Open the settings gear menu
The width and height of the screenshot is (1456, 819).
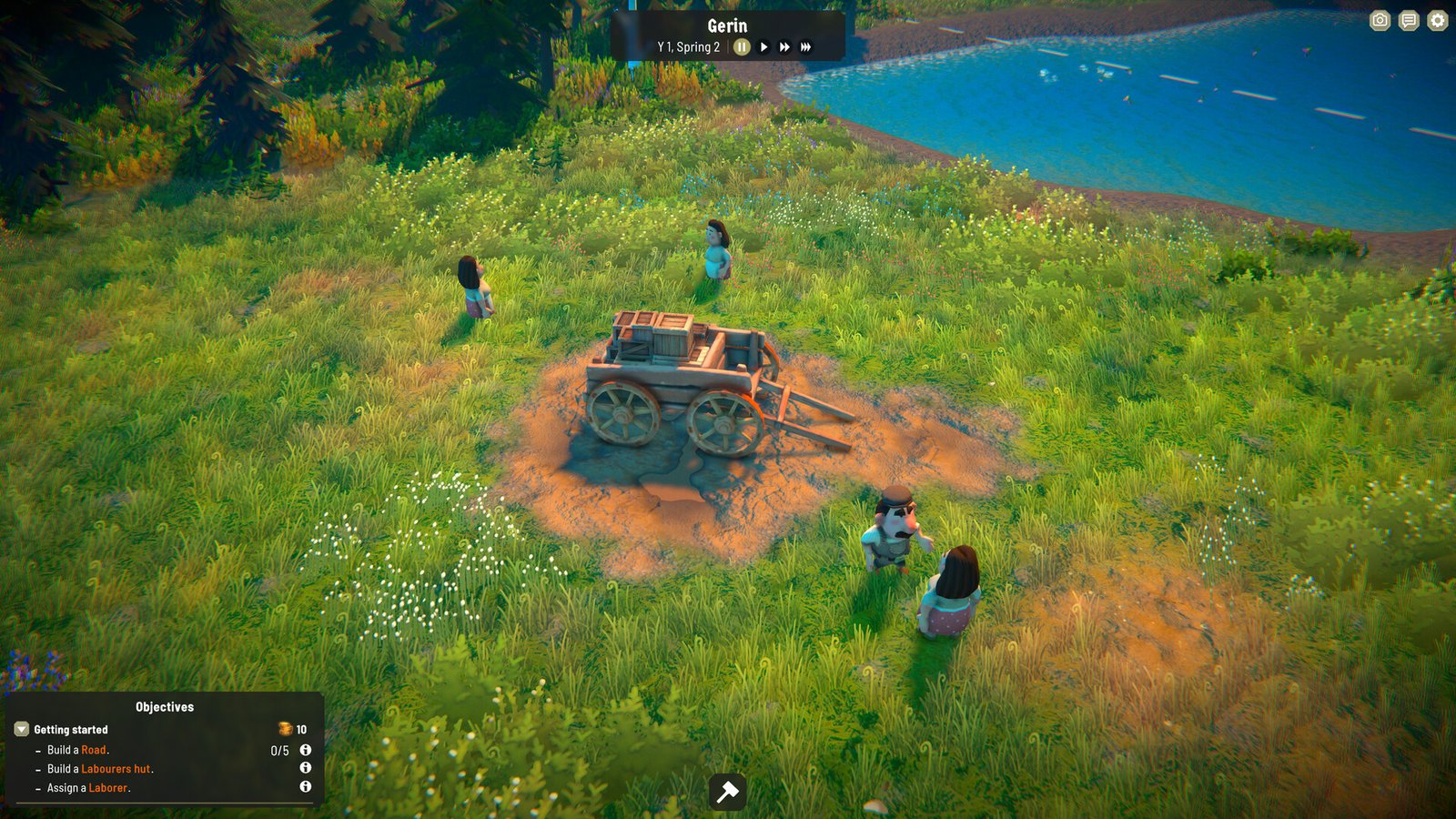1437,21
